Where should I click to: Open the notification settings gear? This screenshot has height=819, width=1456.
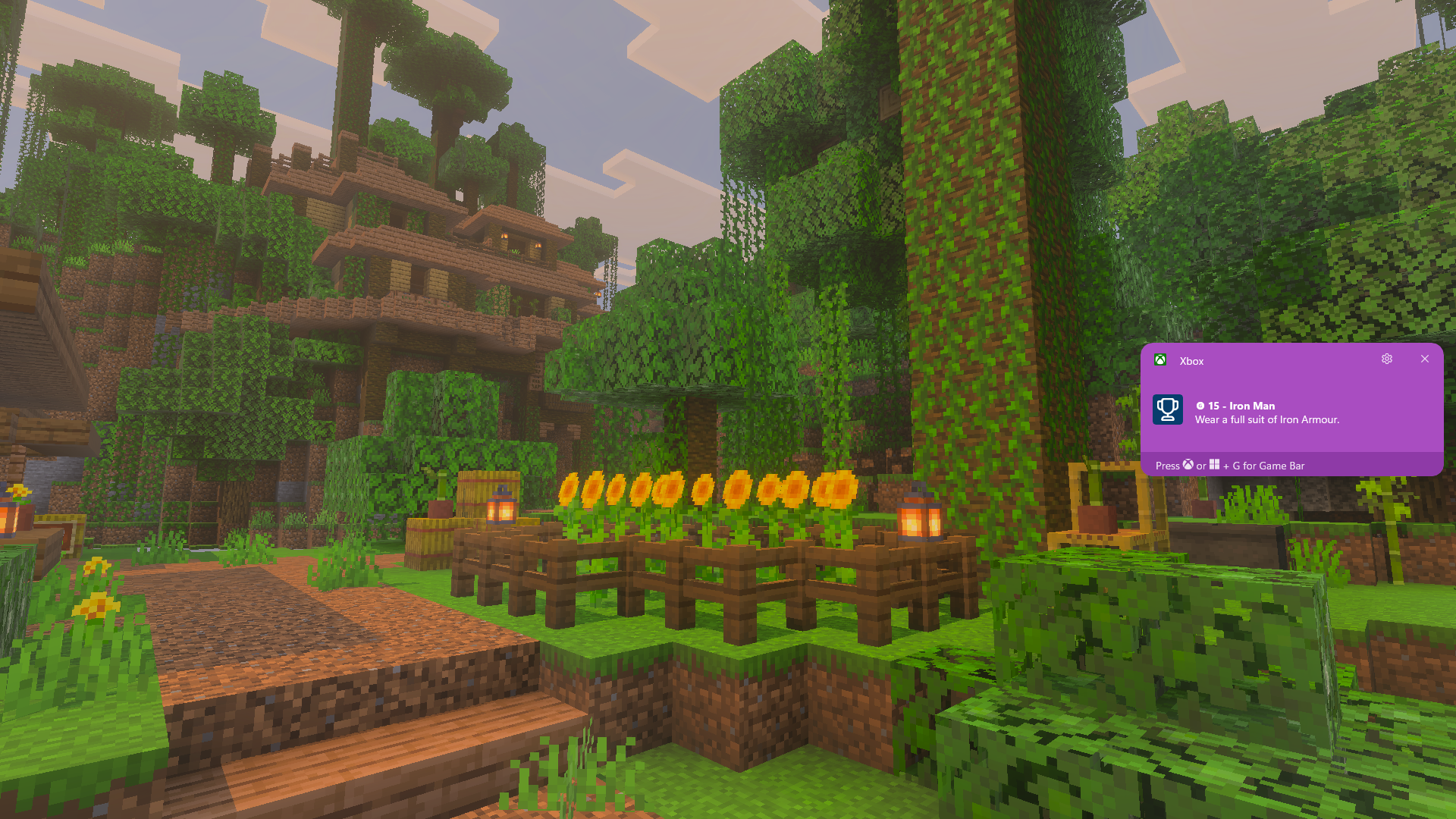click(x=1387, y=359)
